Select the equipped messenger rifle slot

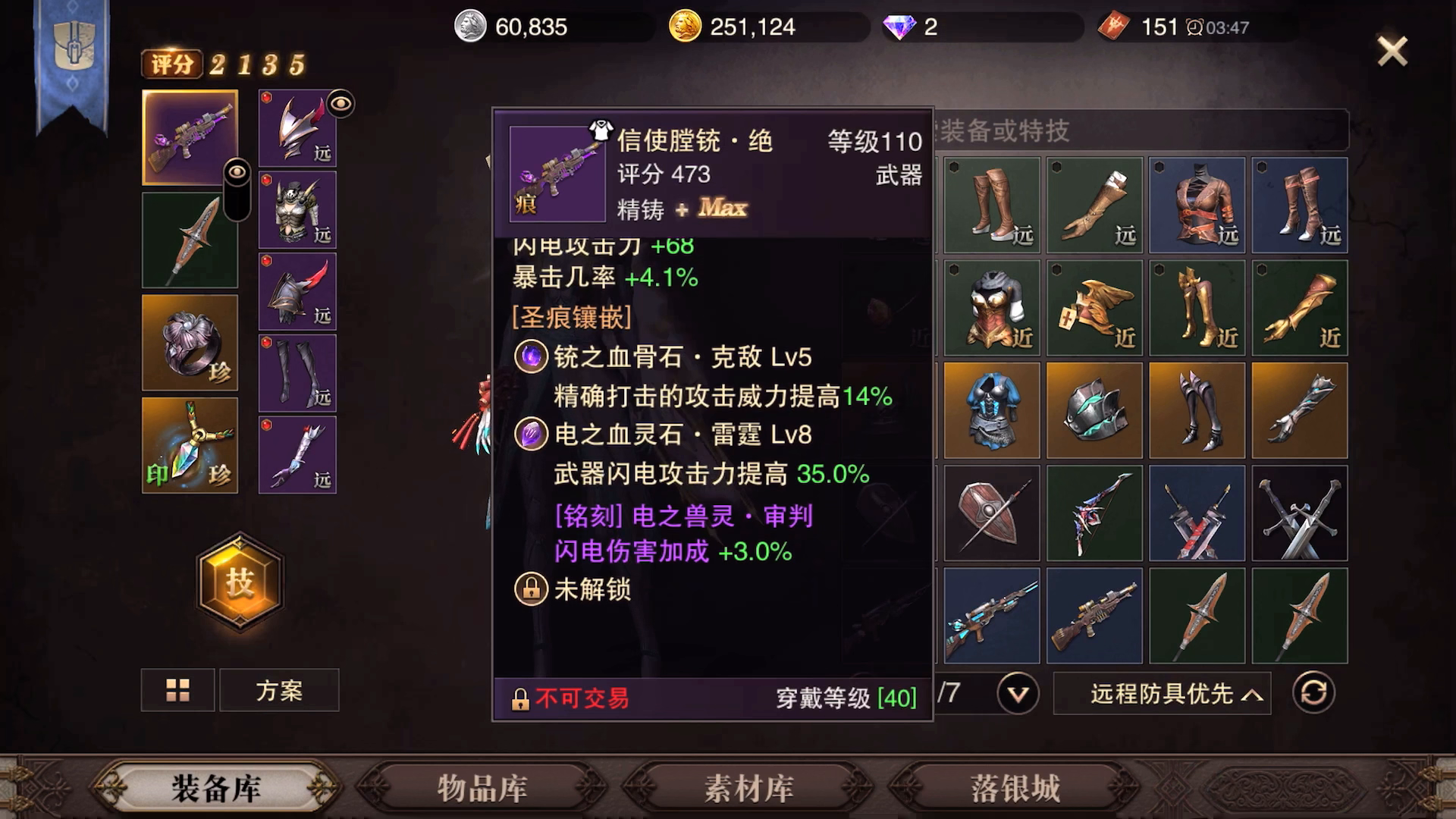190,136
